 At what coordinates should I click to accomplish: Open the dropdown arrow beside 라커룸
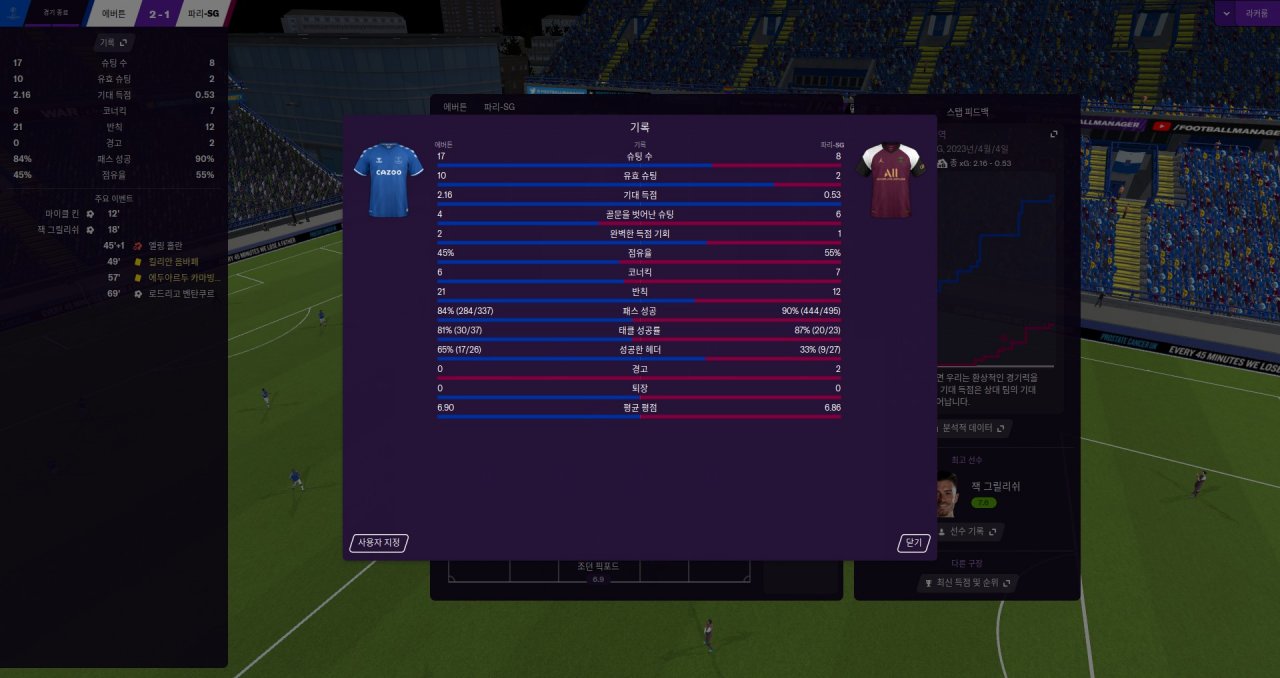[x=1226, y=13]
